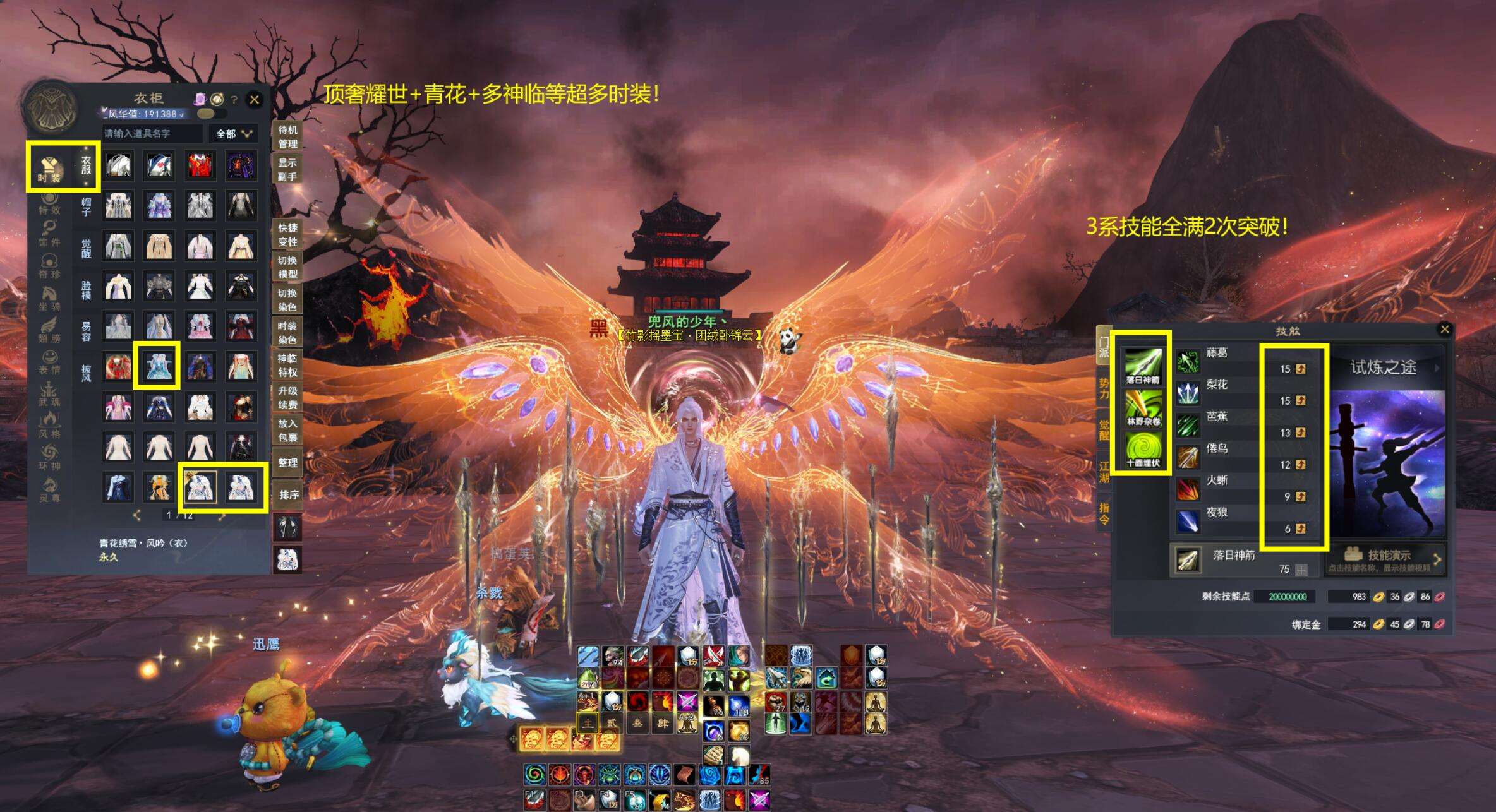Sort the wardrobe with 排序

[288, 494]
